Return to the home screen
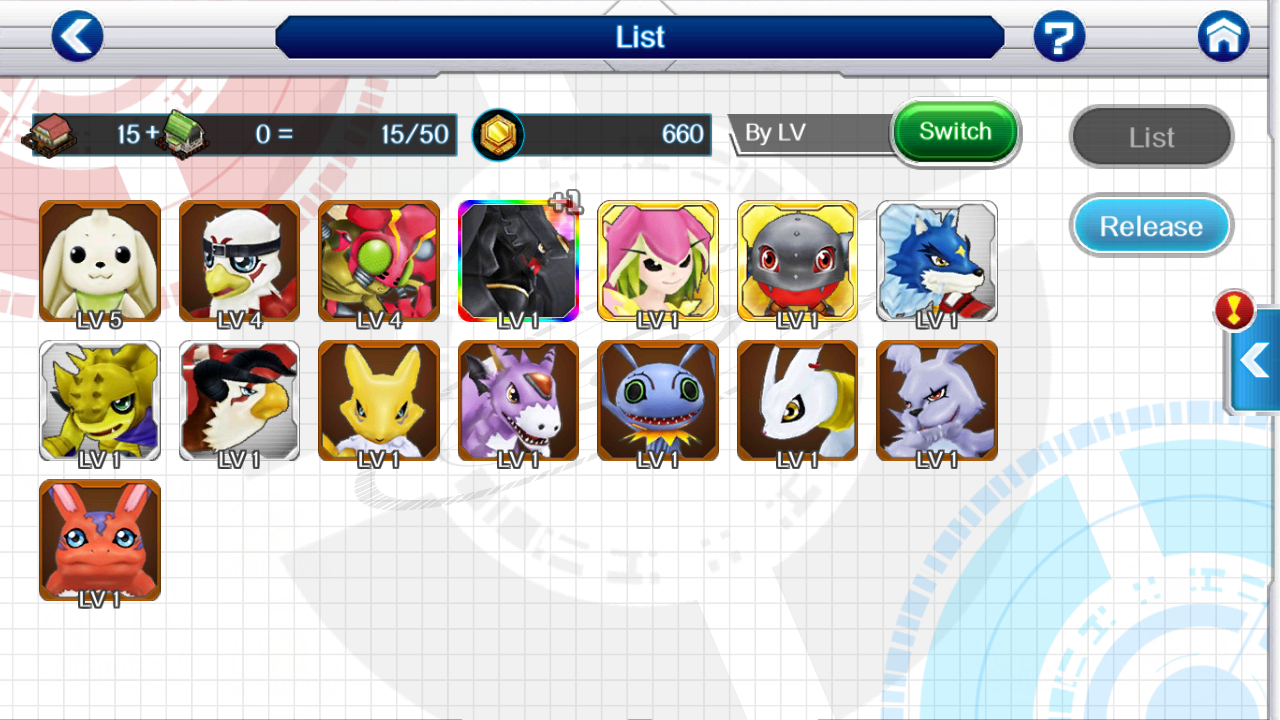This screenshot has height=720, width=1280. [1223, 37]
